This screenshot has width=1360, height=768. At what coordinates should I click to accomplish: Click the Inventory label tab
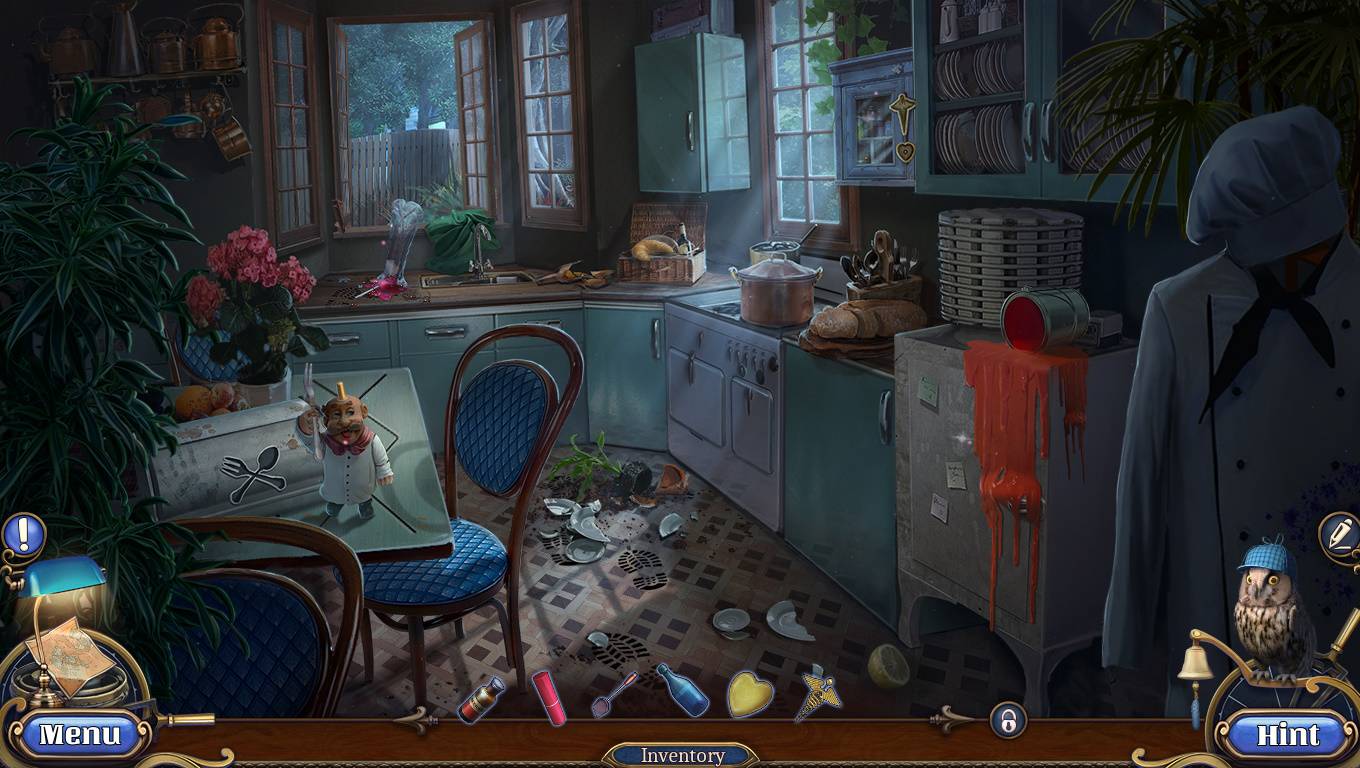[x=682, y=756]
